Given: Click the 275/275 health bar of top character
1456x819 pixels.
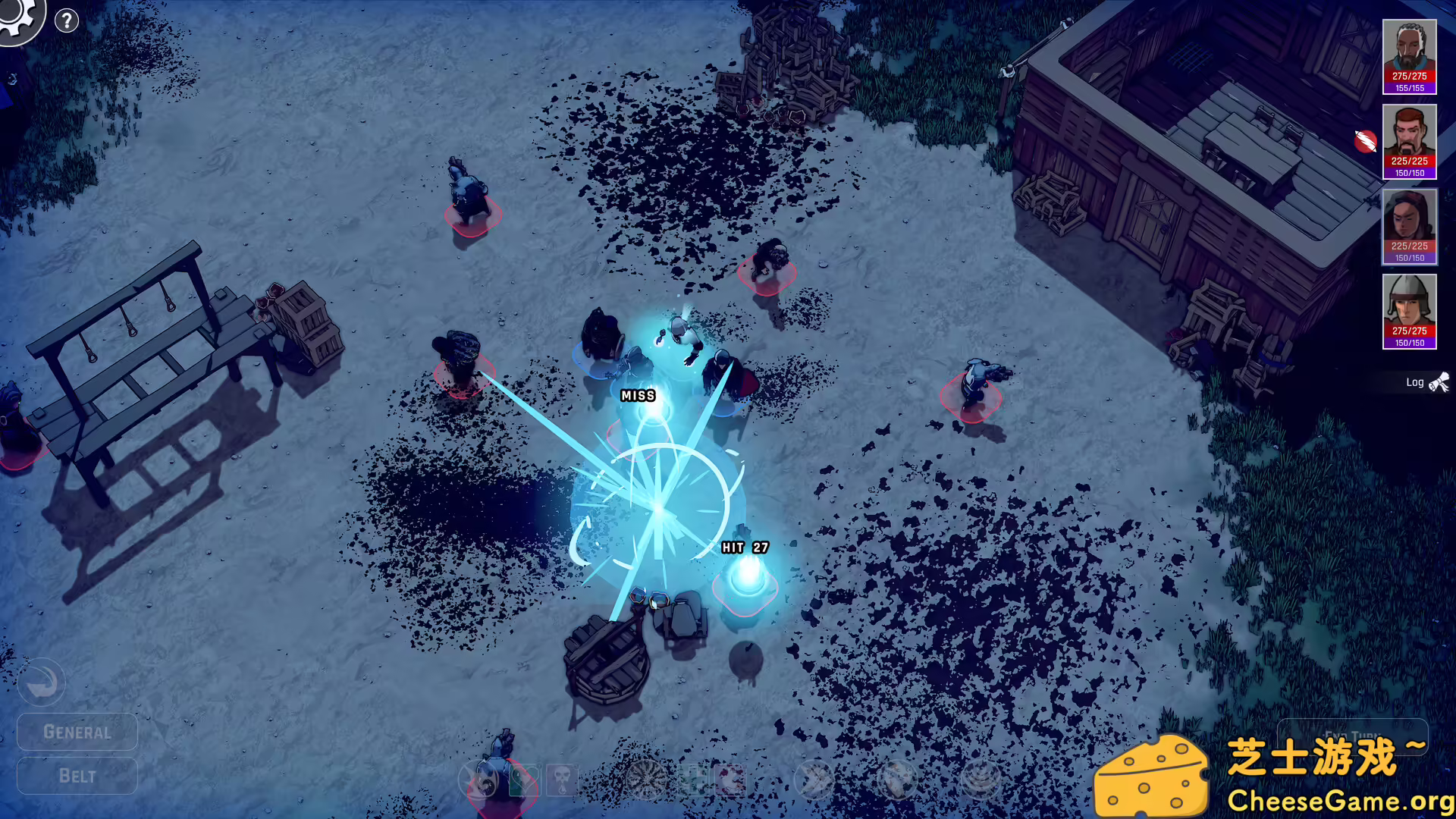Looking at the screenshot, I should (1409, 76).
